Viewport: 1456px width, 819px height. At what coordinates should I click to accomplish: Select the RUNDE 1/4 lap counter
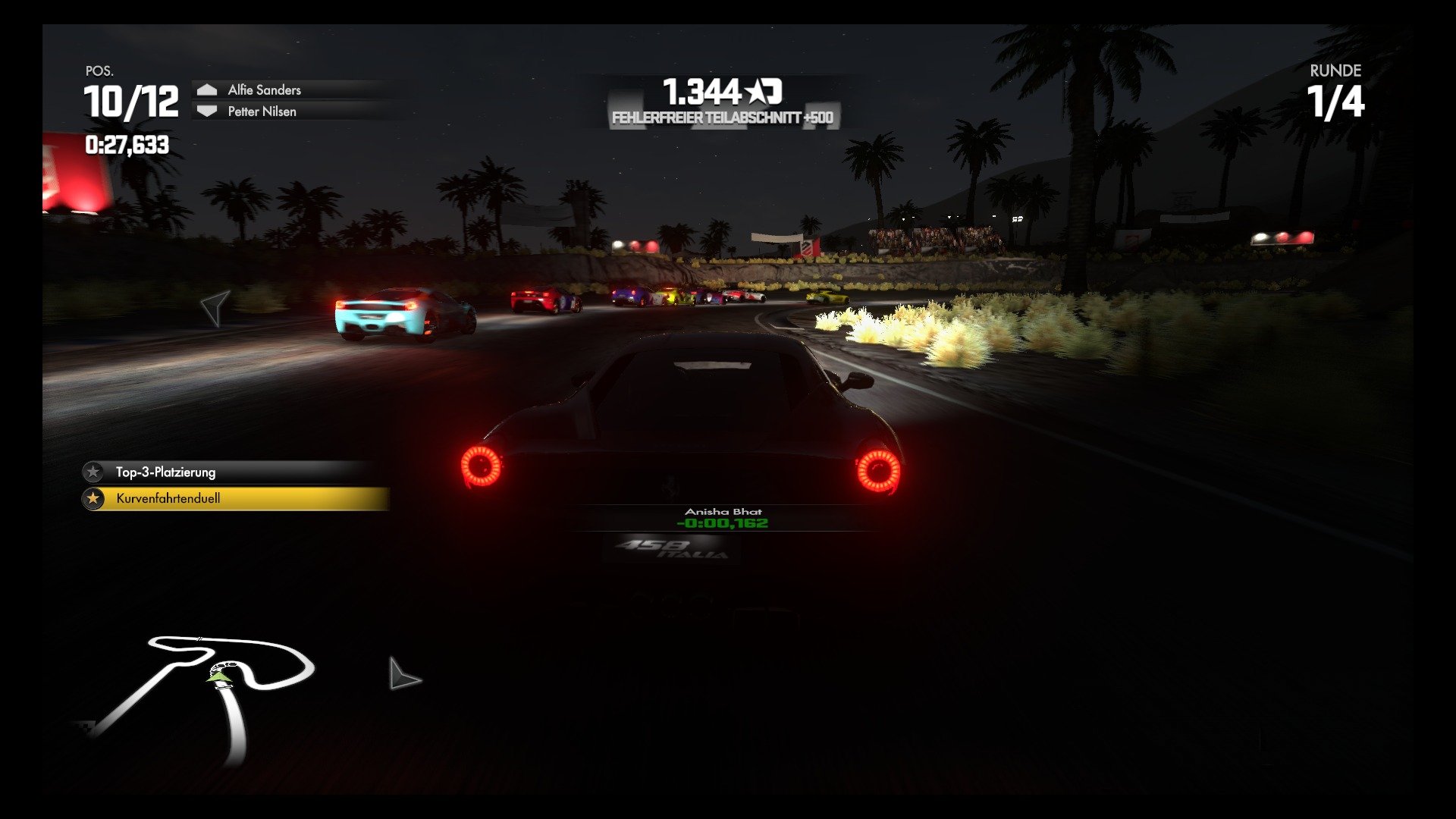(1337, 92)
